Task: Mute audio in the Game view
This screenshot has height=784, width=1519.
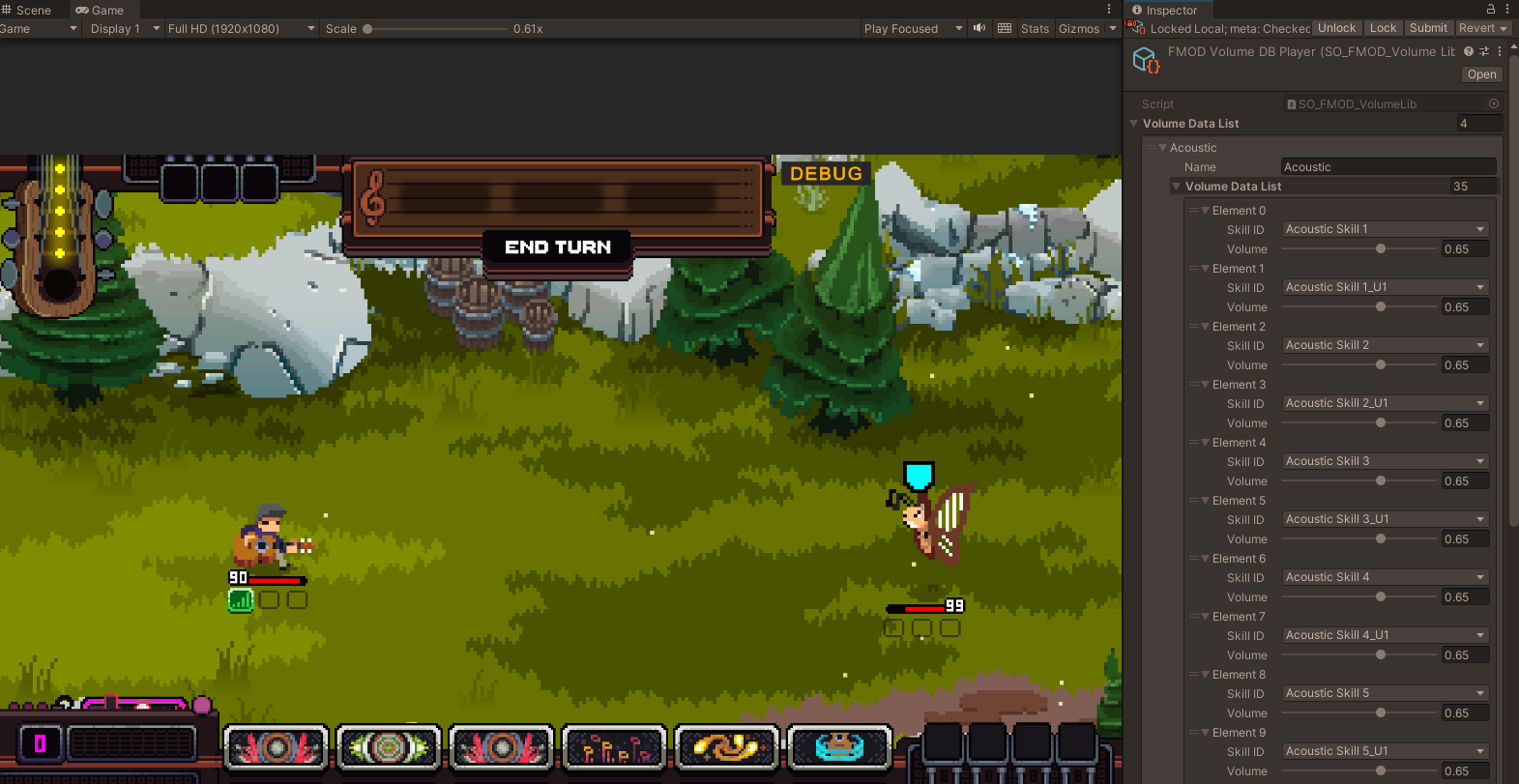Action: click(x=979, y=28)
